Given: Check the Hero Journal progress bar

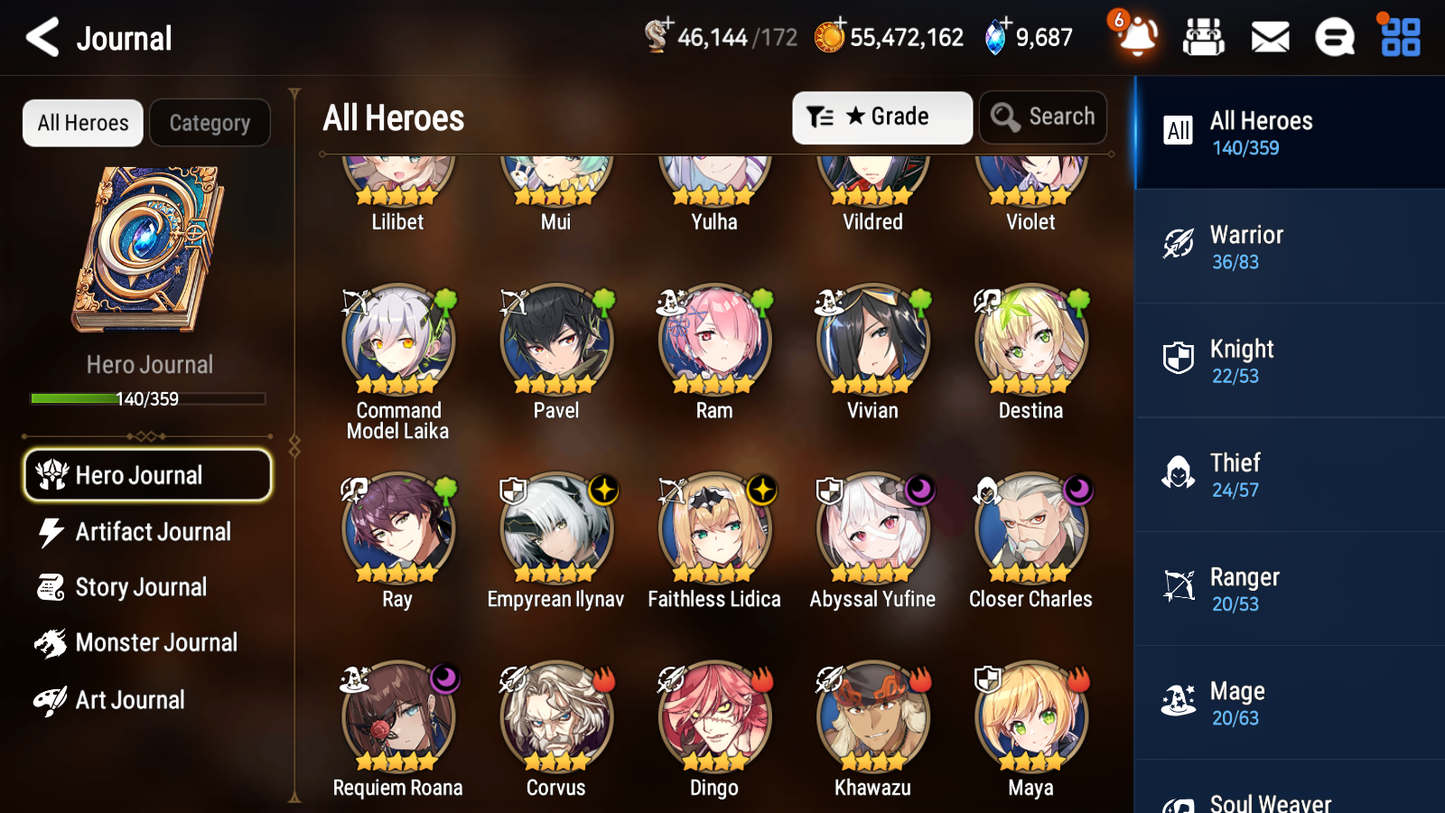Looking at the screenshot, I should pyautogui.click(x=149, y=398).
